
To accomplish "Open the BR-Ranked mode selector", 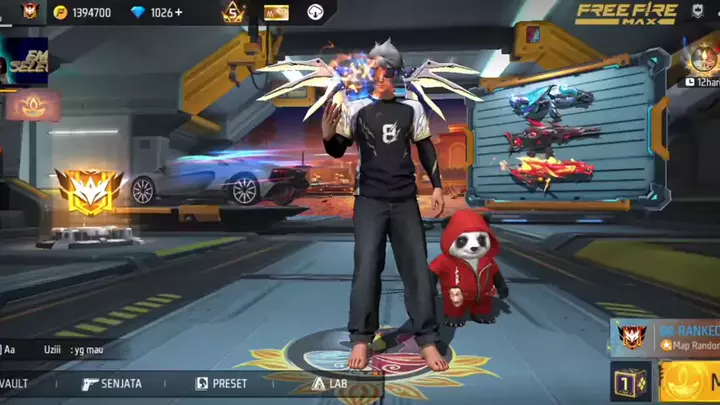I will (666, 337).
